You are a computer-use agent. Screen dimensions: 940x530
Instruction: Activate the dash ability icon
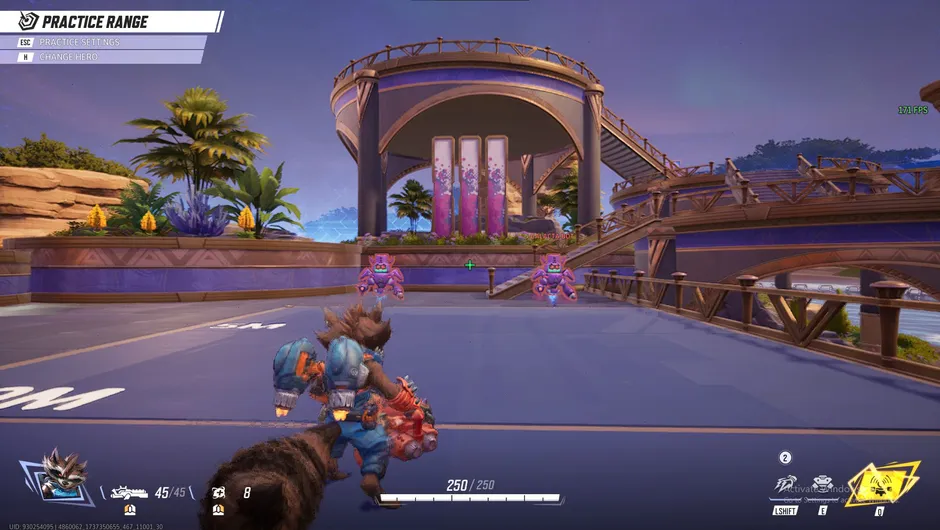click(x=785, y=485)
